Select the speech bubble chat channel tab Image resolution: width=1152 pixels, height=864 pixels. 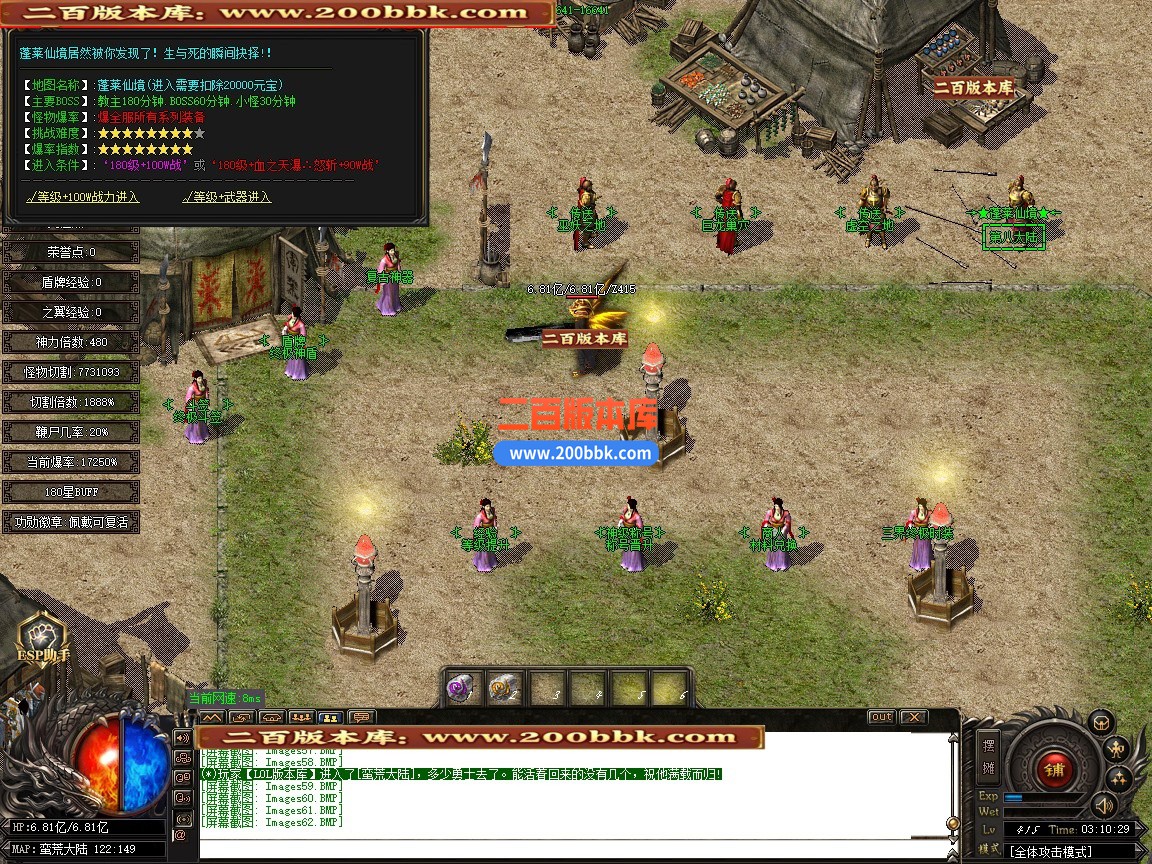point(360,717)
